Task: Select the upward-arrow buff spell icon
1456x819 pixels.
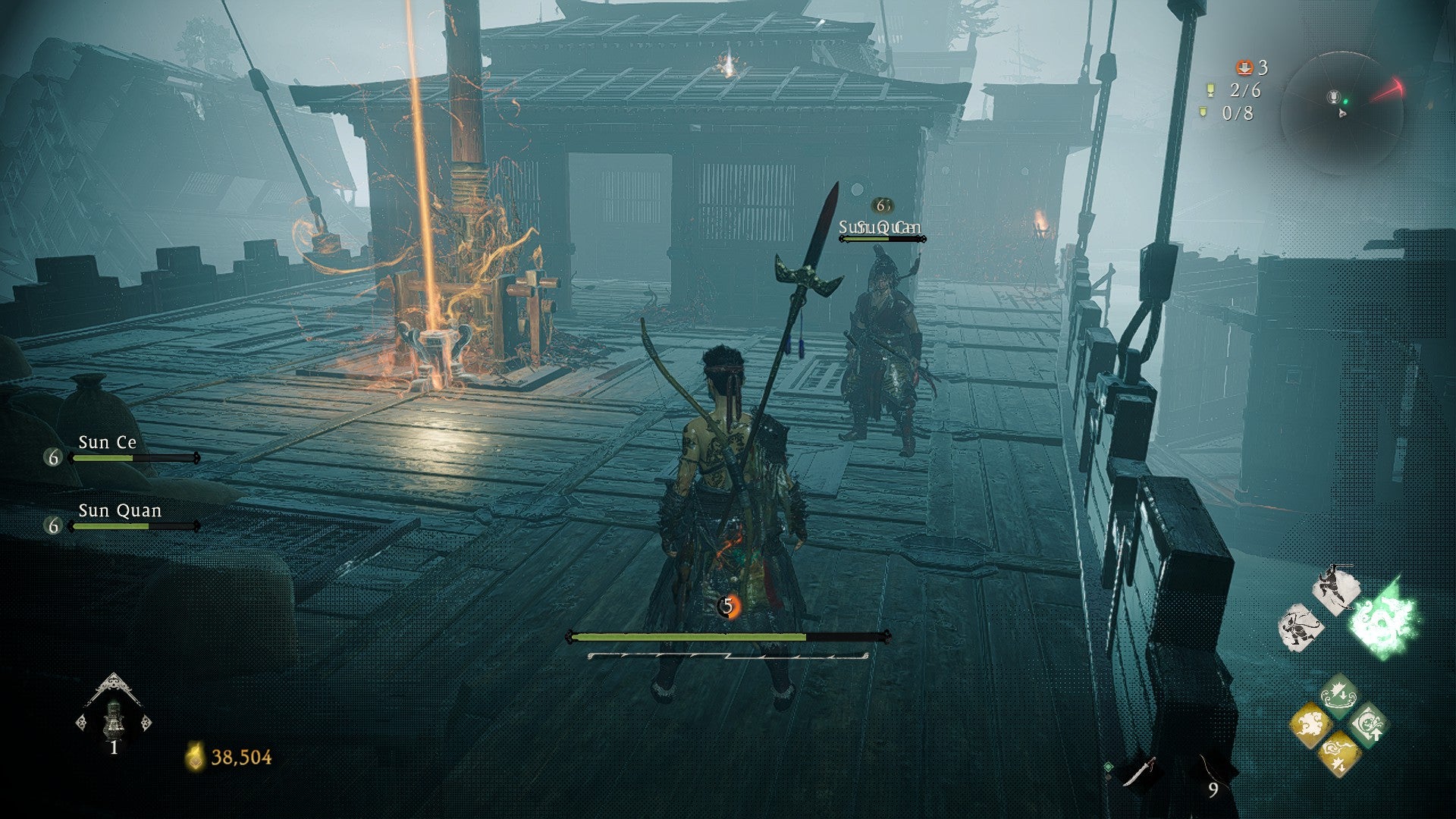Action: (x=1370, y=723)
